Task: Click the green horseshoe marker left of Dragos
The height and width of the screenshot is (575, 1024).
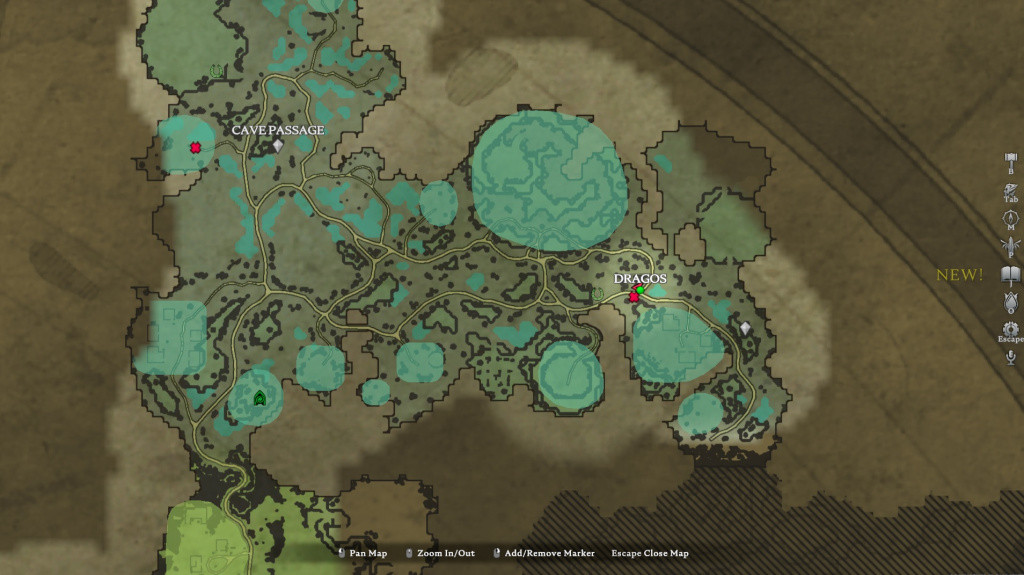Action: [x=598, y=294]
